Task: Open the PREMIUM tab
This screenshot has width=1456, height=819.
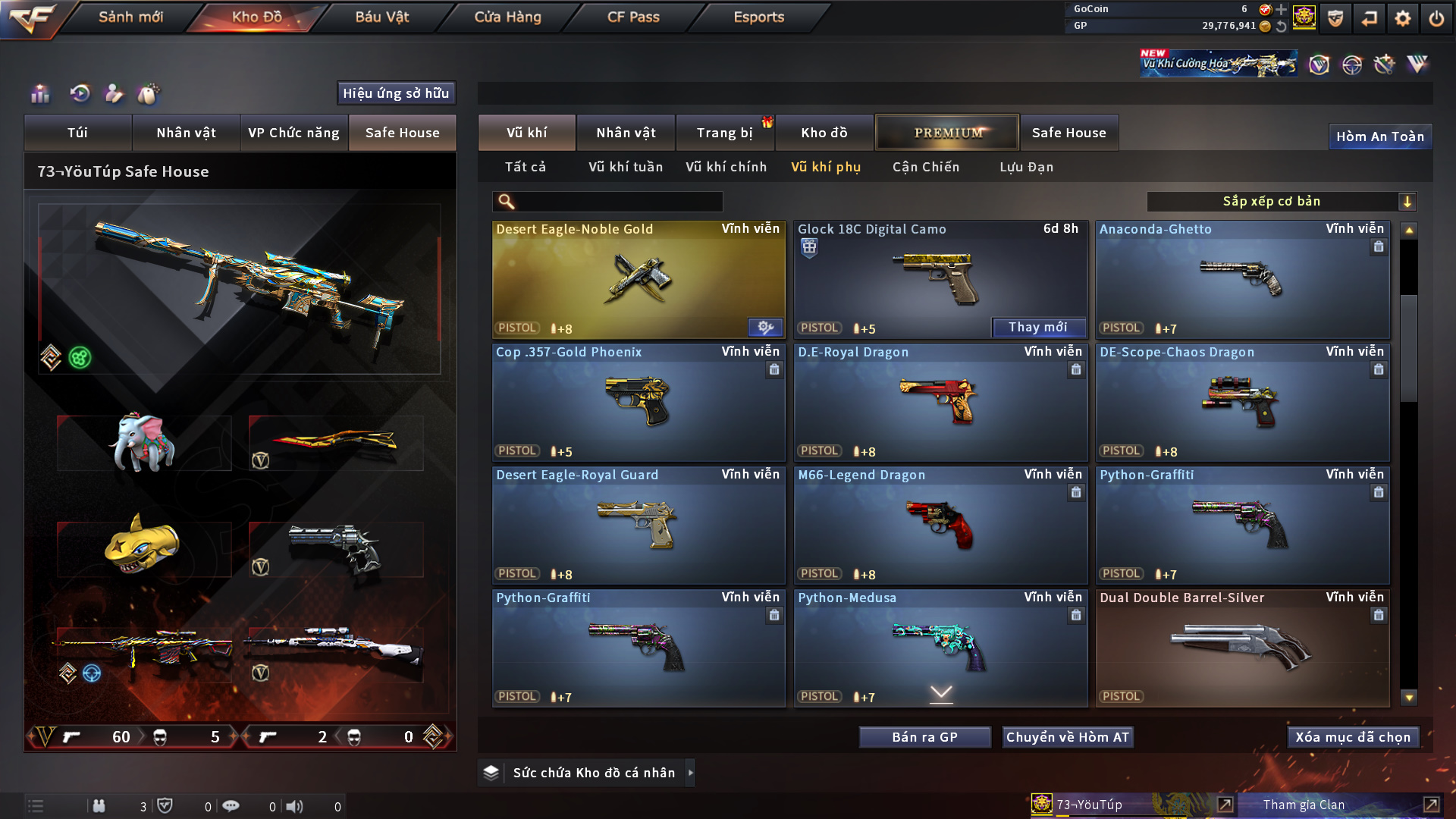Action: click(947, 133)
